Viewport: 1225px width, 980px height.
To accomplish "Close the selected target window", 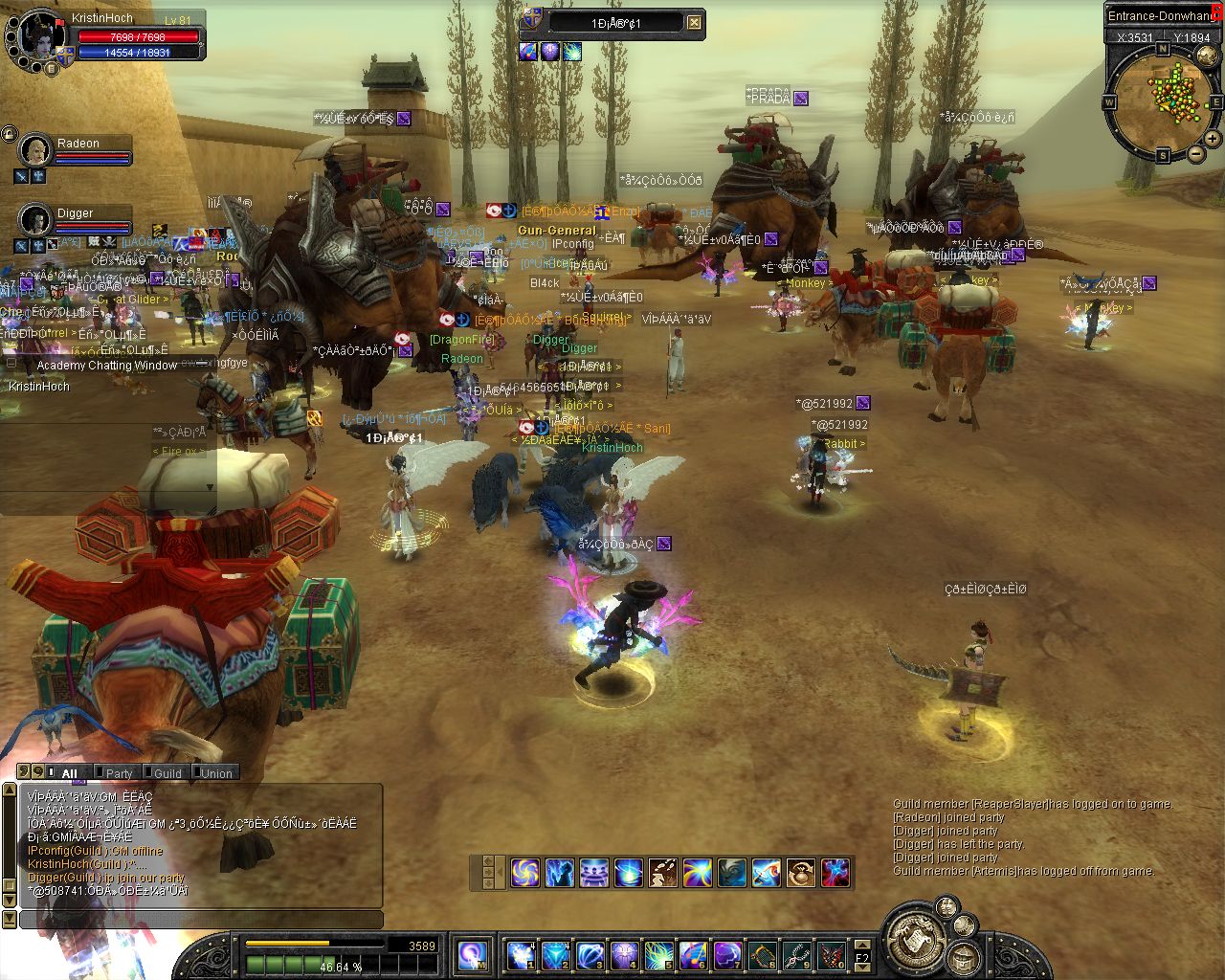I will point(694,23).
